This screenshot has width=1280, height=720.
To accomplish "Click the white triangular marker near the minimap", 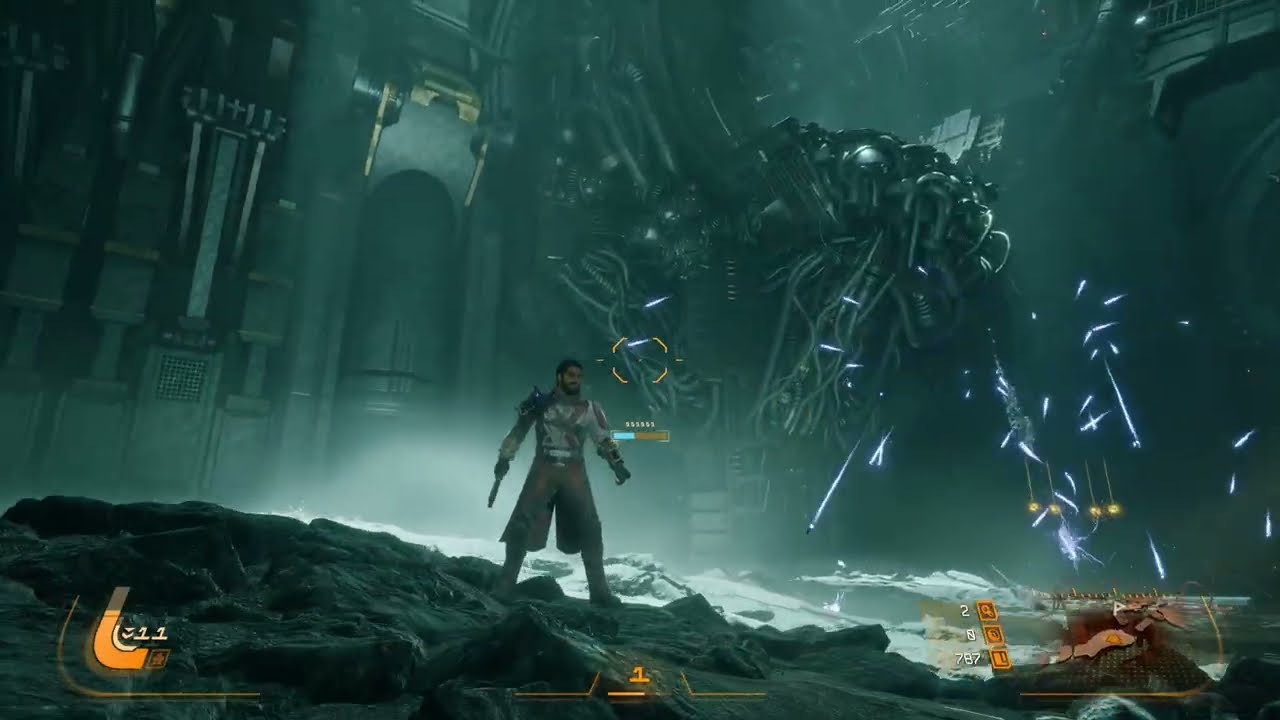I will 1117,606.
